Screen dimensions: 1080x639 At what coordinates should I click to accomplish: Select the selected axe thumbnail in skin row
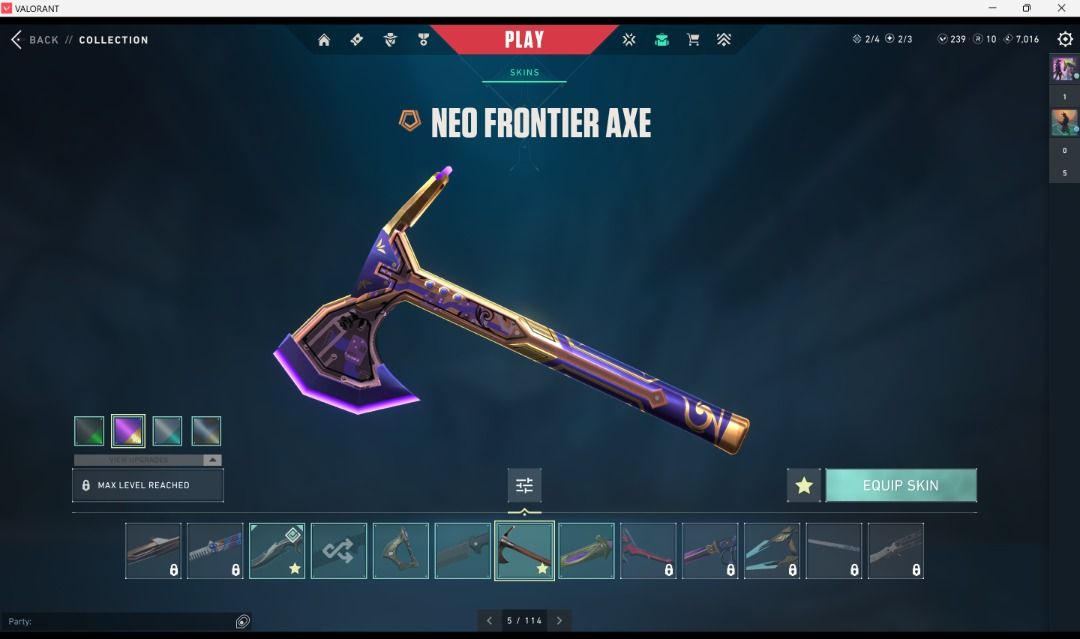tap(524, 550)
